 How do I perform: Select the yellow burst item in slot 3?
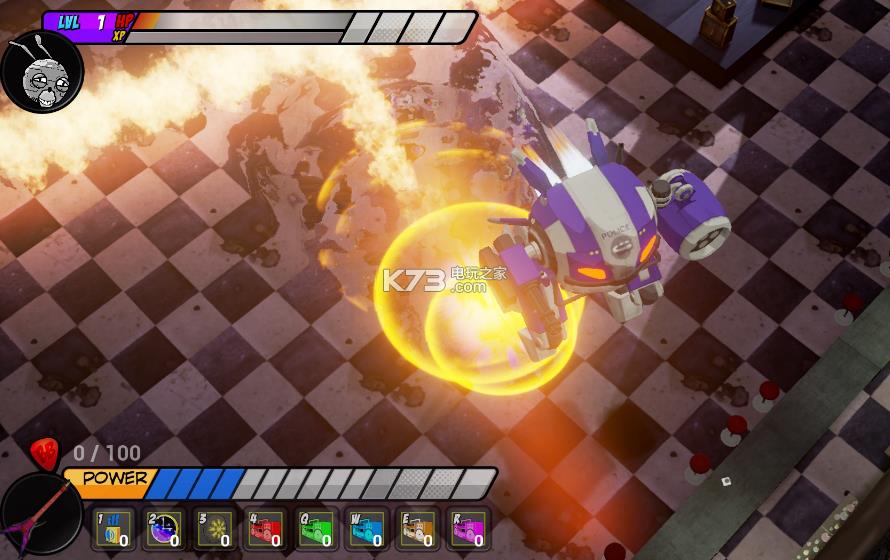214,529
